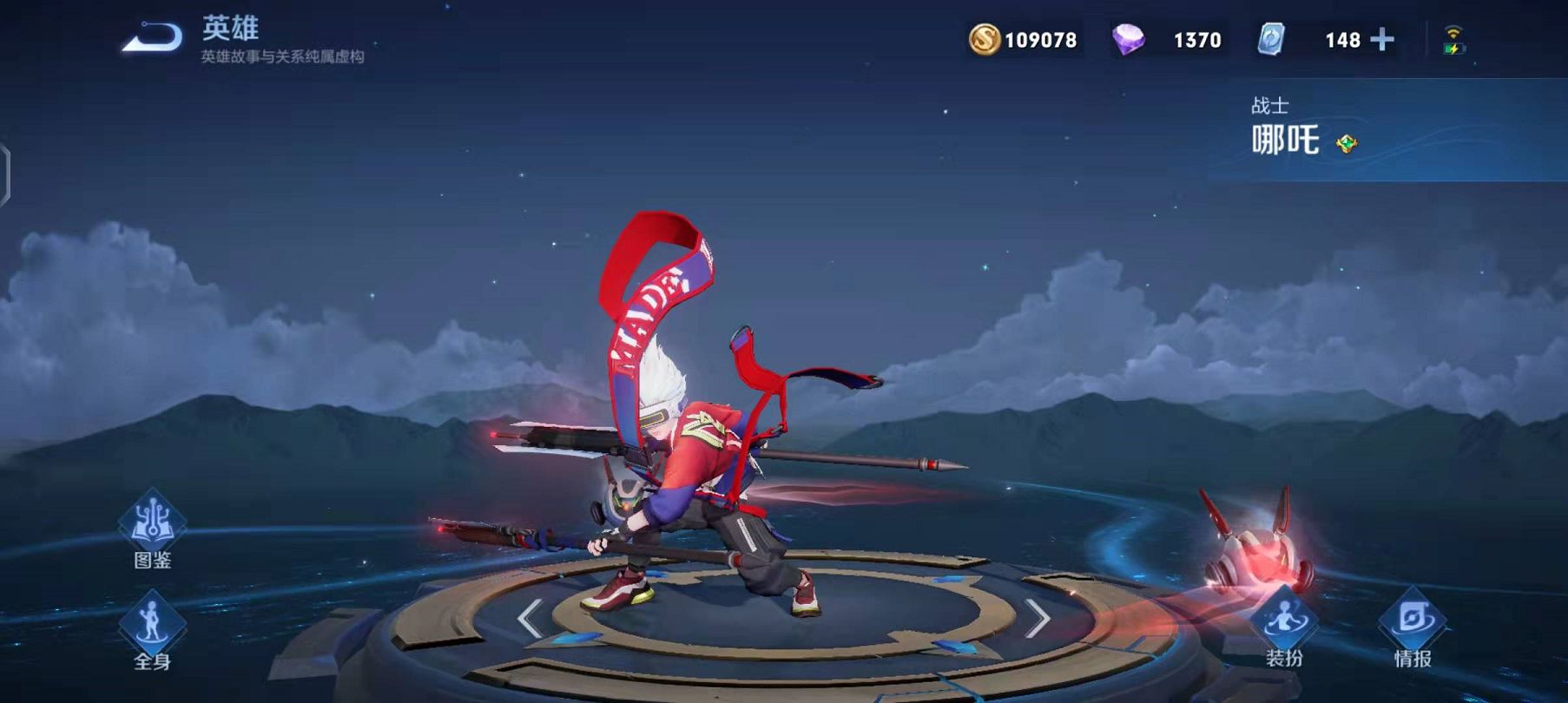Open the 情报 info panel

(1413, 628)
